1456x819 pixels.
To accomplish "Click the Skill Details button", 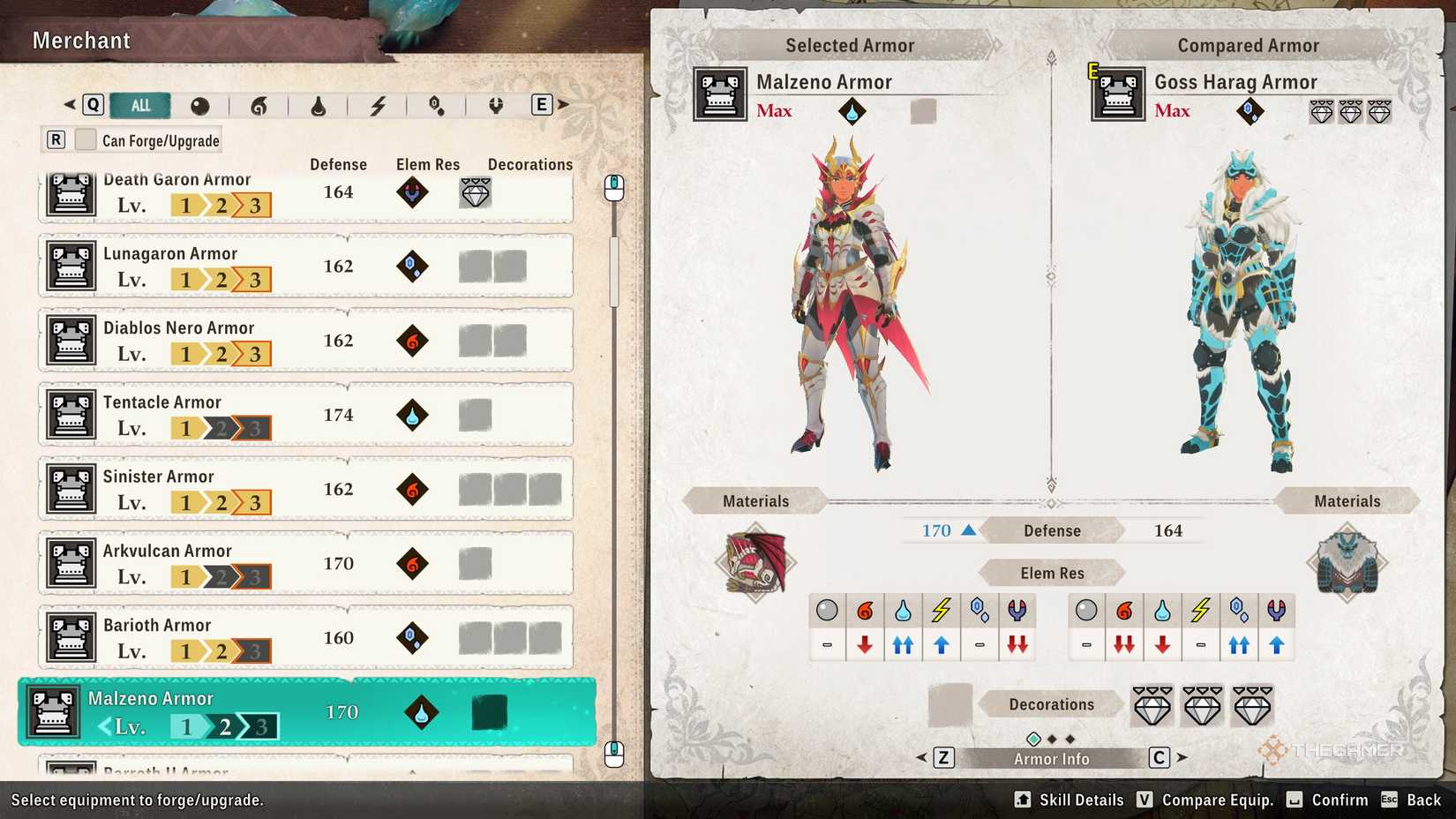I will 1068,800.
